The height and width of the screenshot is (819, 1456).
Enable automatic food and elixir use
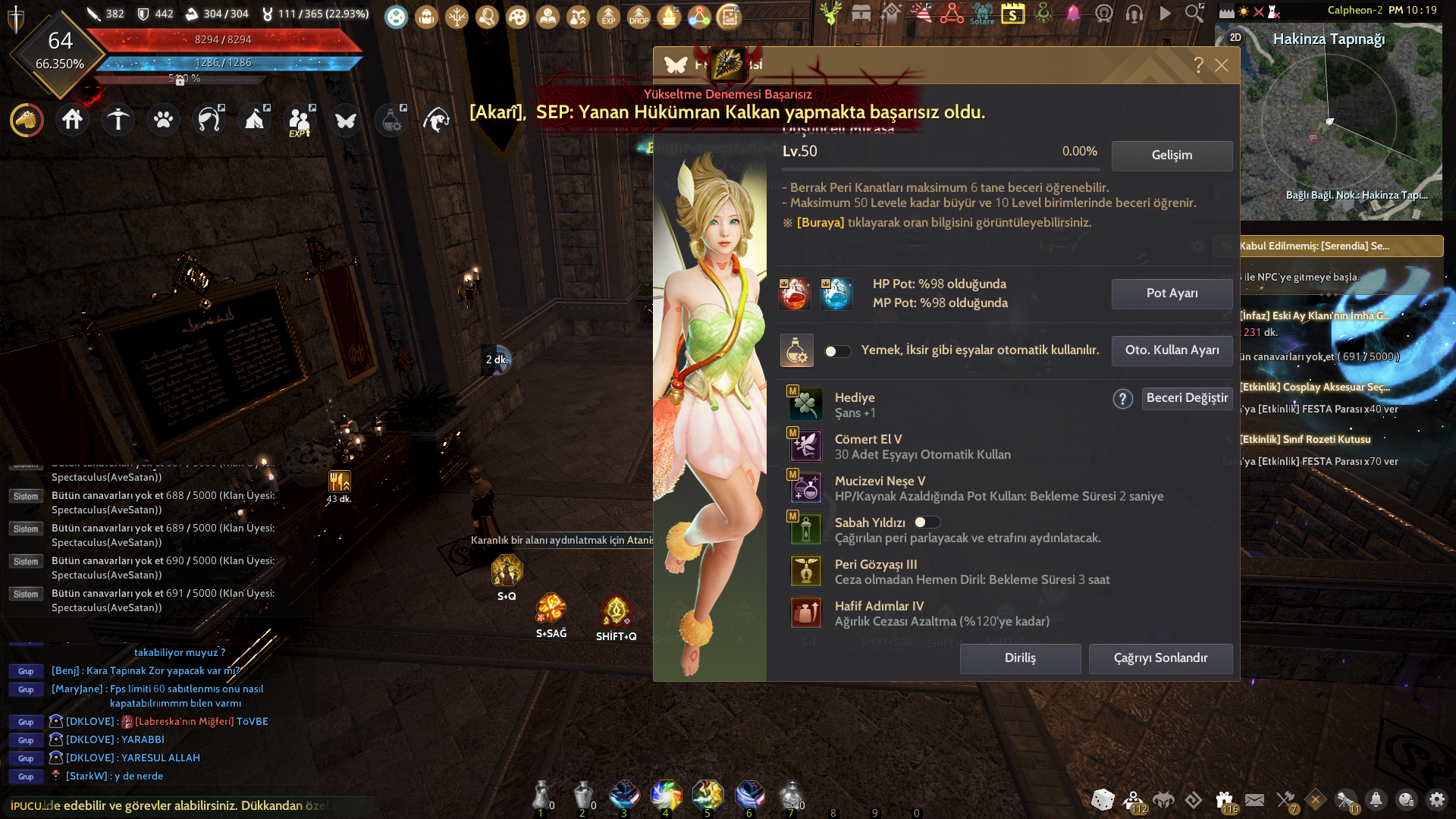838,350
